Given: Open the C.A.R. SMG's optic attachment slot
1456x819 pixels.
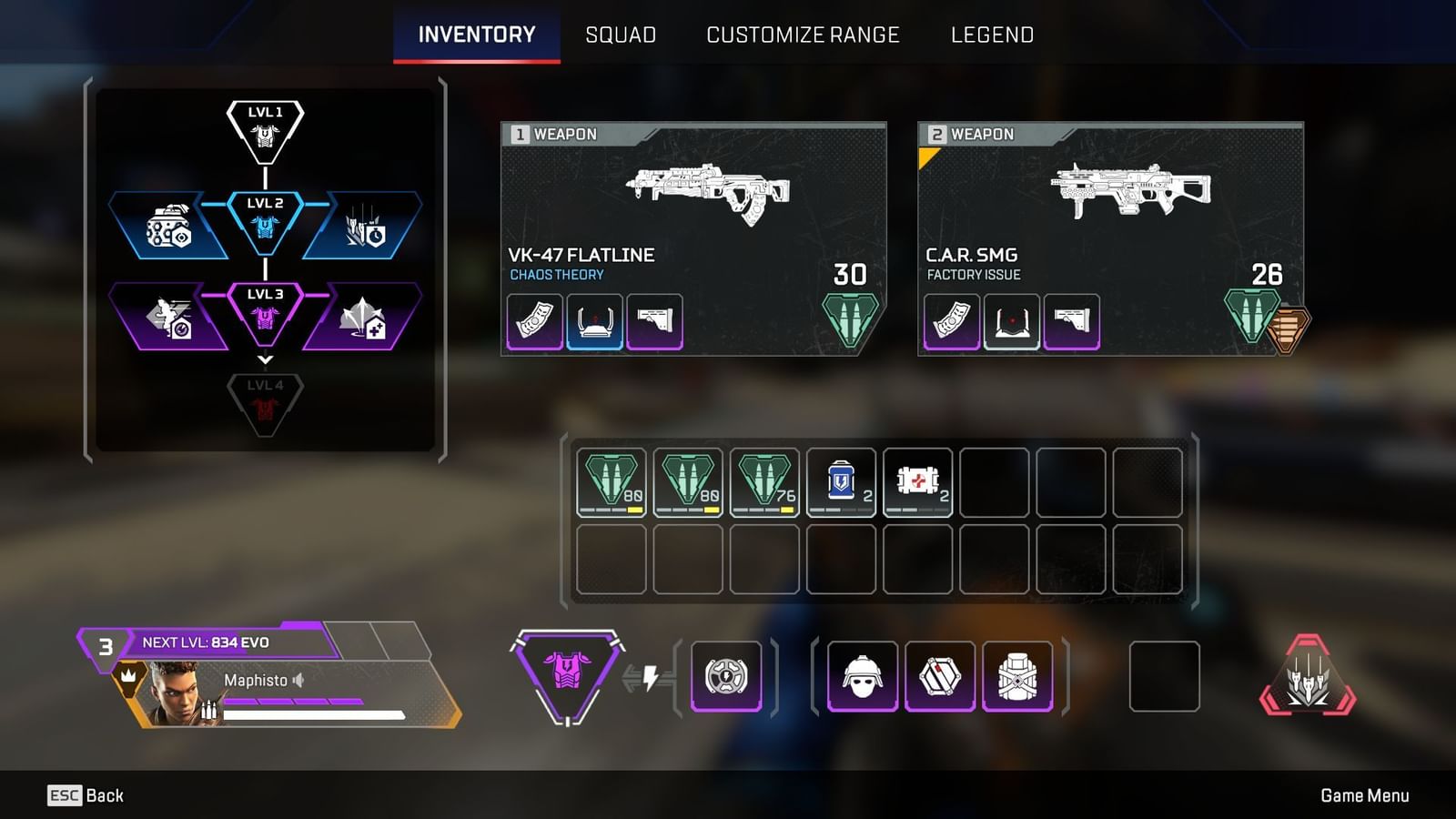Looking at the screenshot, I should pyautogui.click(x=1014, y=320).
